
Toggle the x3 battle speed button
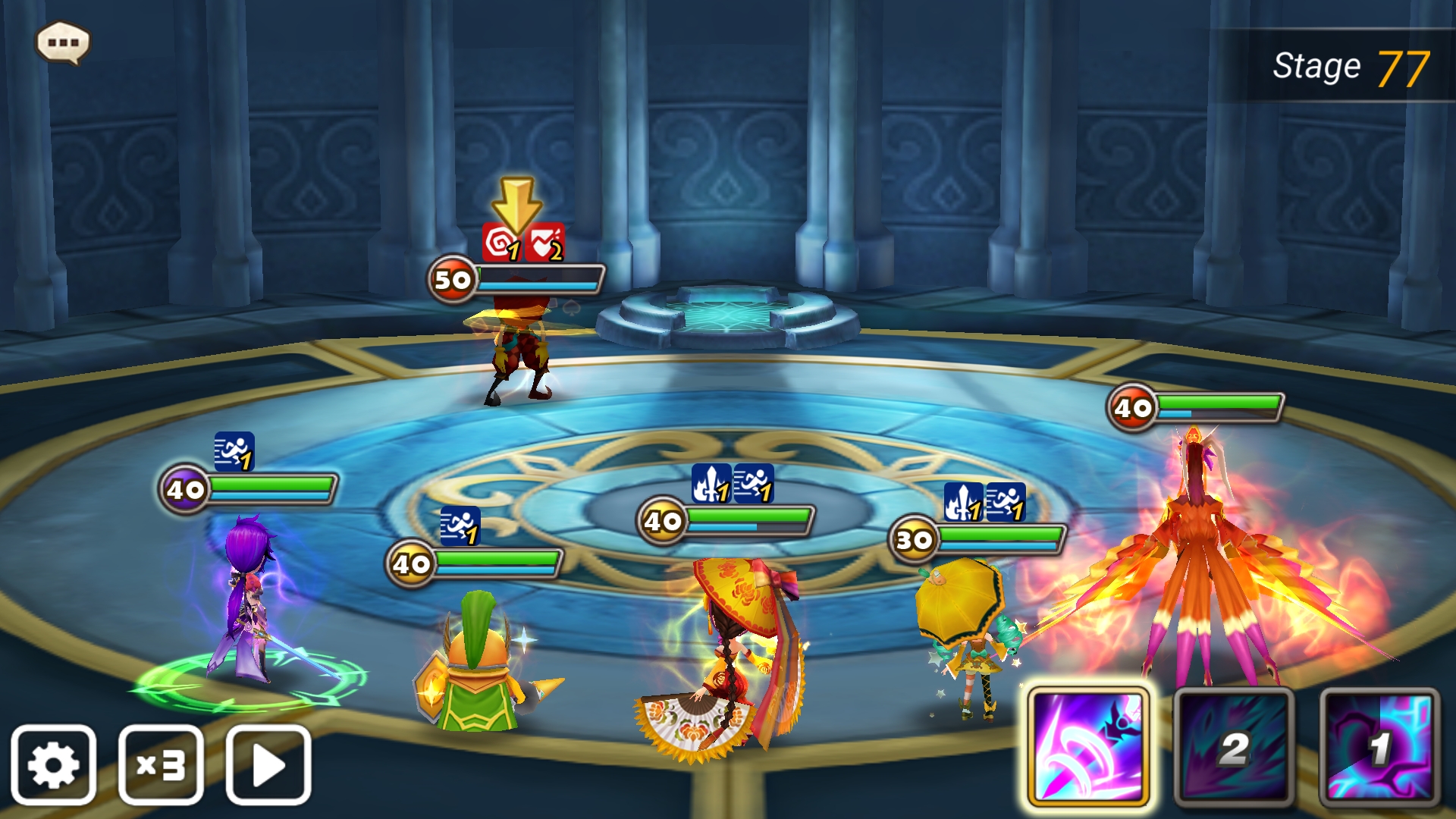161,764
